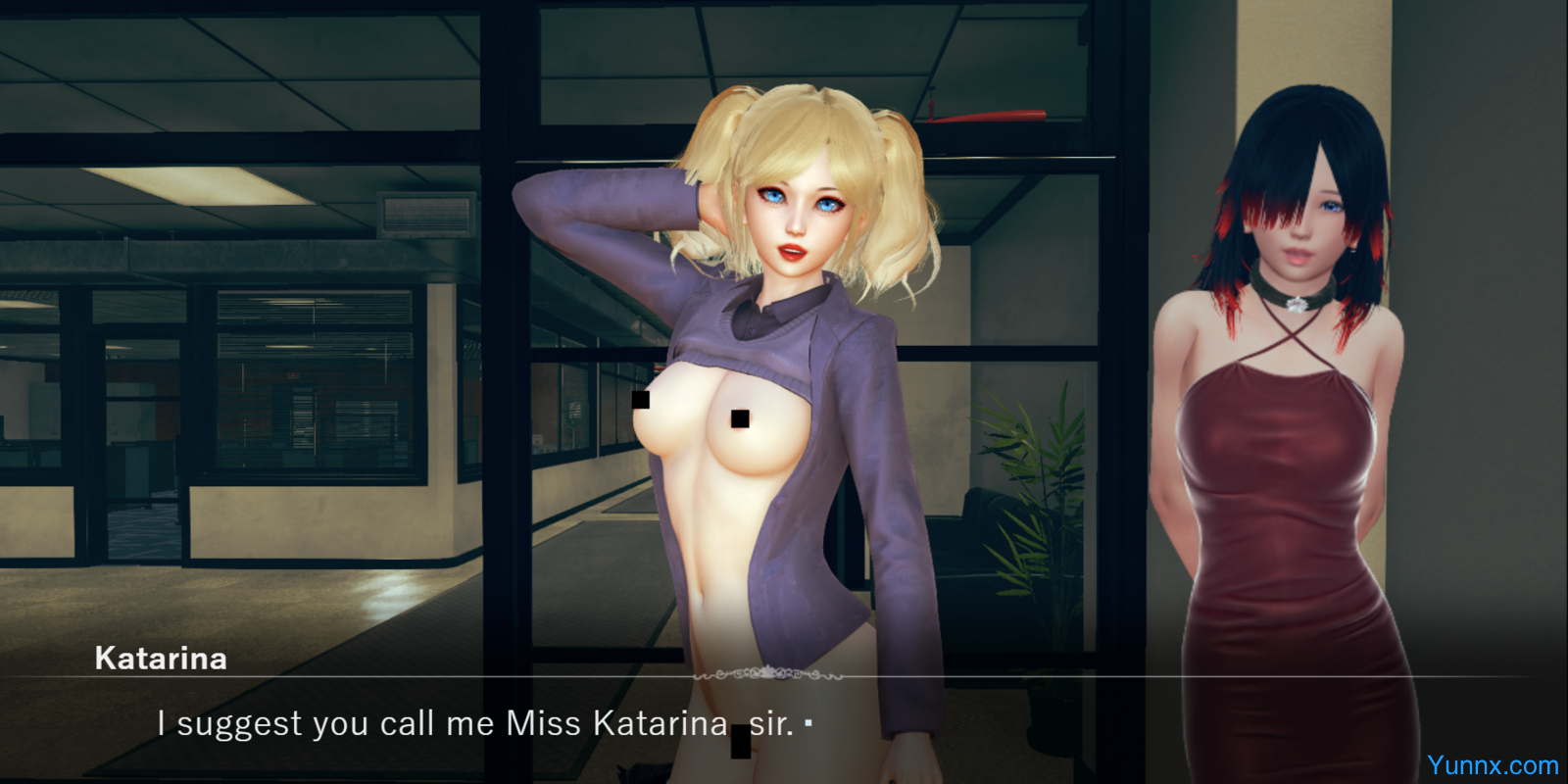
Task: Advance Katarina's dialogue text box
Action: 808,724
